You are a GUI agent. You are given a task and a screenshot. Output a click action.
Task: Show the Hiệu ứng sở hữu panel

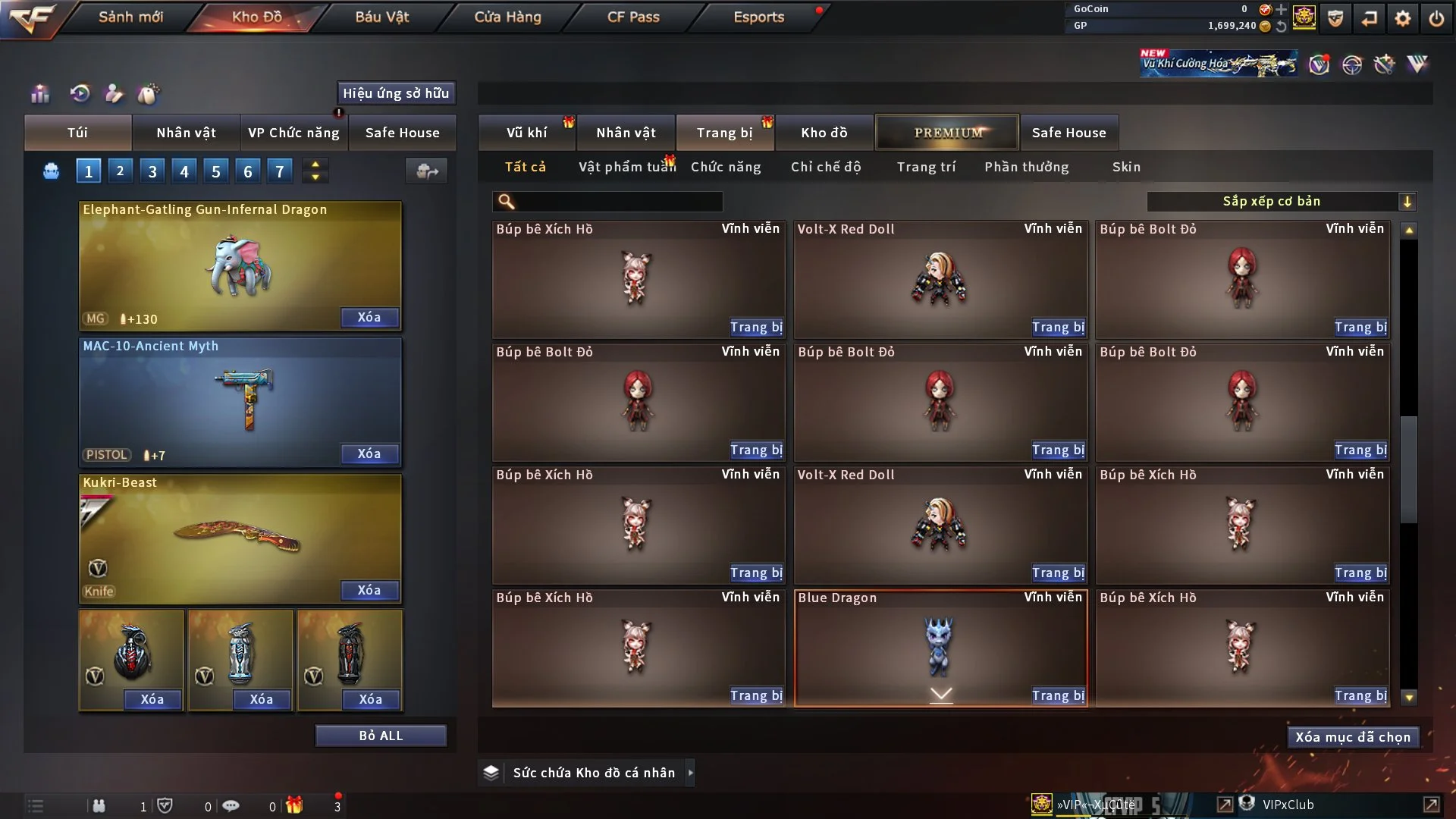396,93
